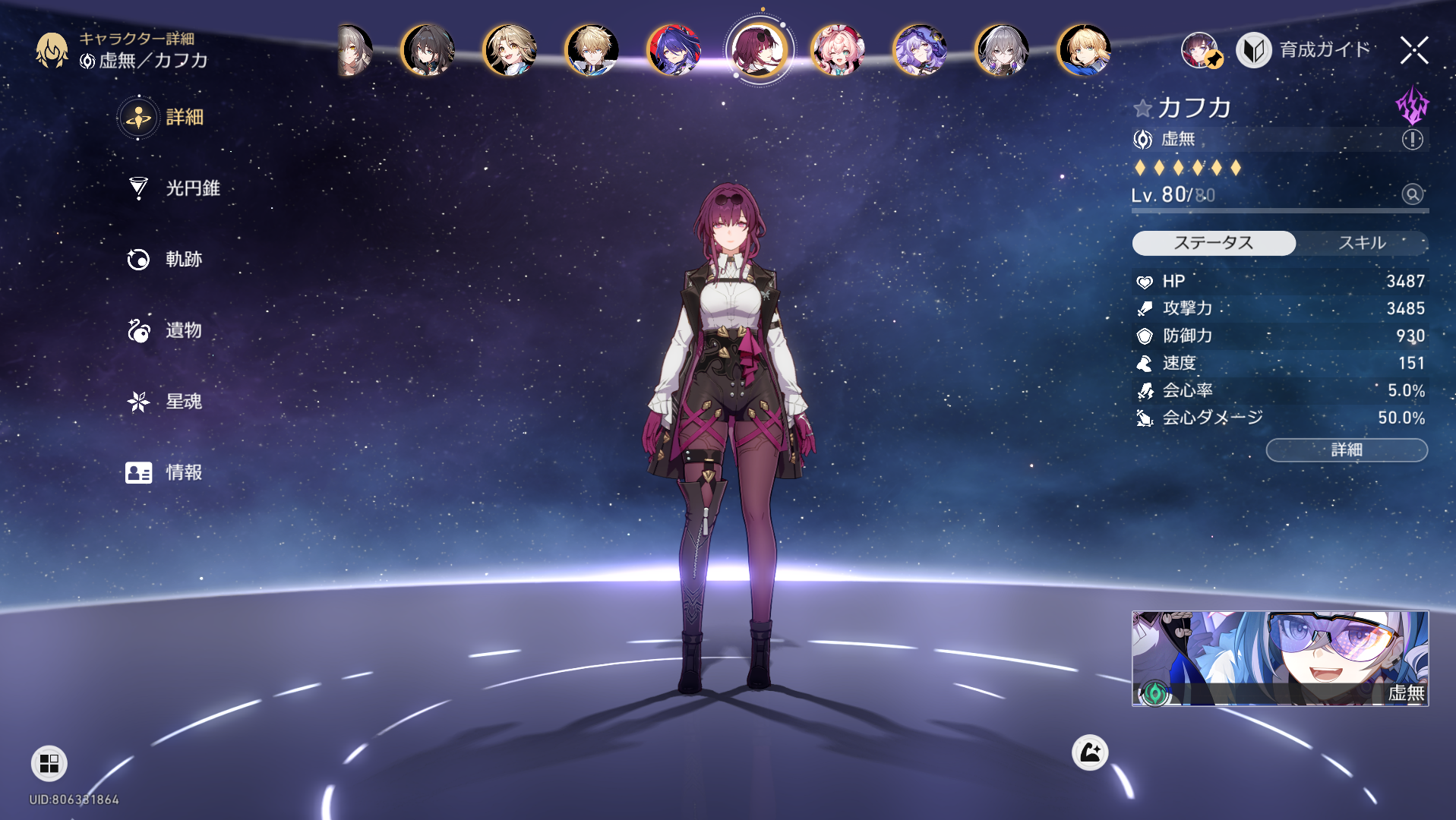The height and width of the screenshot is (820, 1456).
Task: Toggle the favorite star beside カフカ
Action: point(1142,109)
